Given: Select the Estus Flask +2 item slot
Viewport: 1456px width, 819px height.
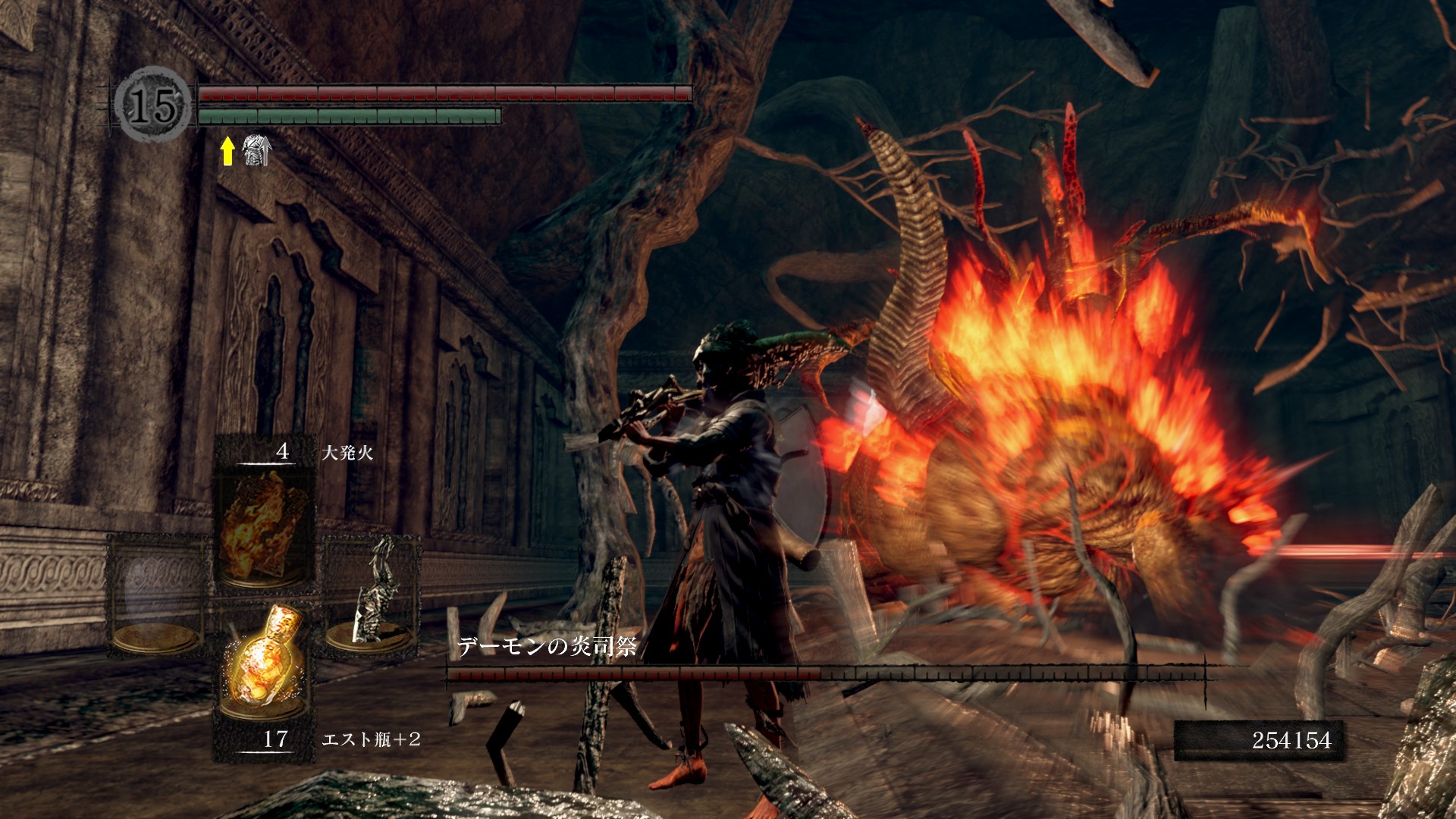Looking at the screenshot, I should (264, 667).
